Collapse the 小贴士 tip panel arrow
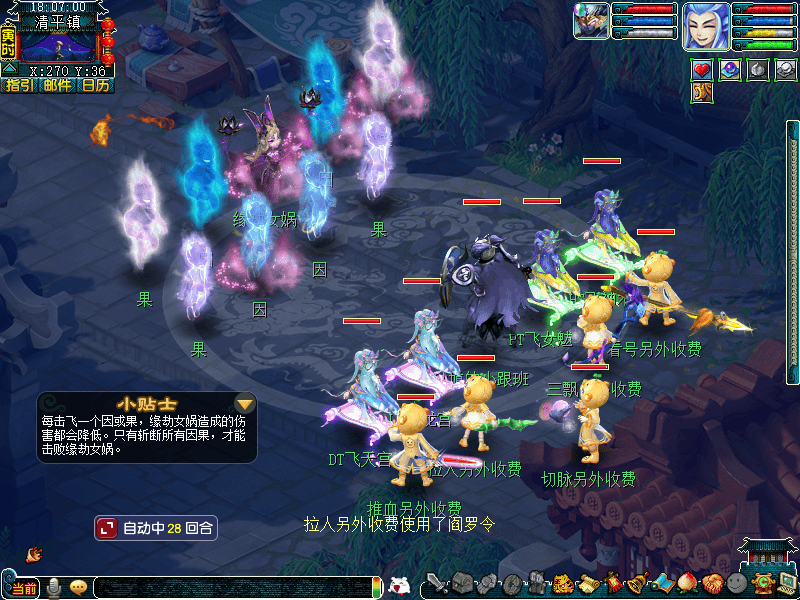The width and height of the screenshot is (800, 600). (x=244, y=404)
